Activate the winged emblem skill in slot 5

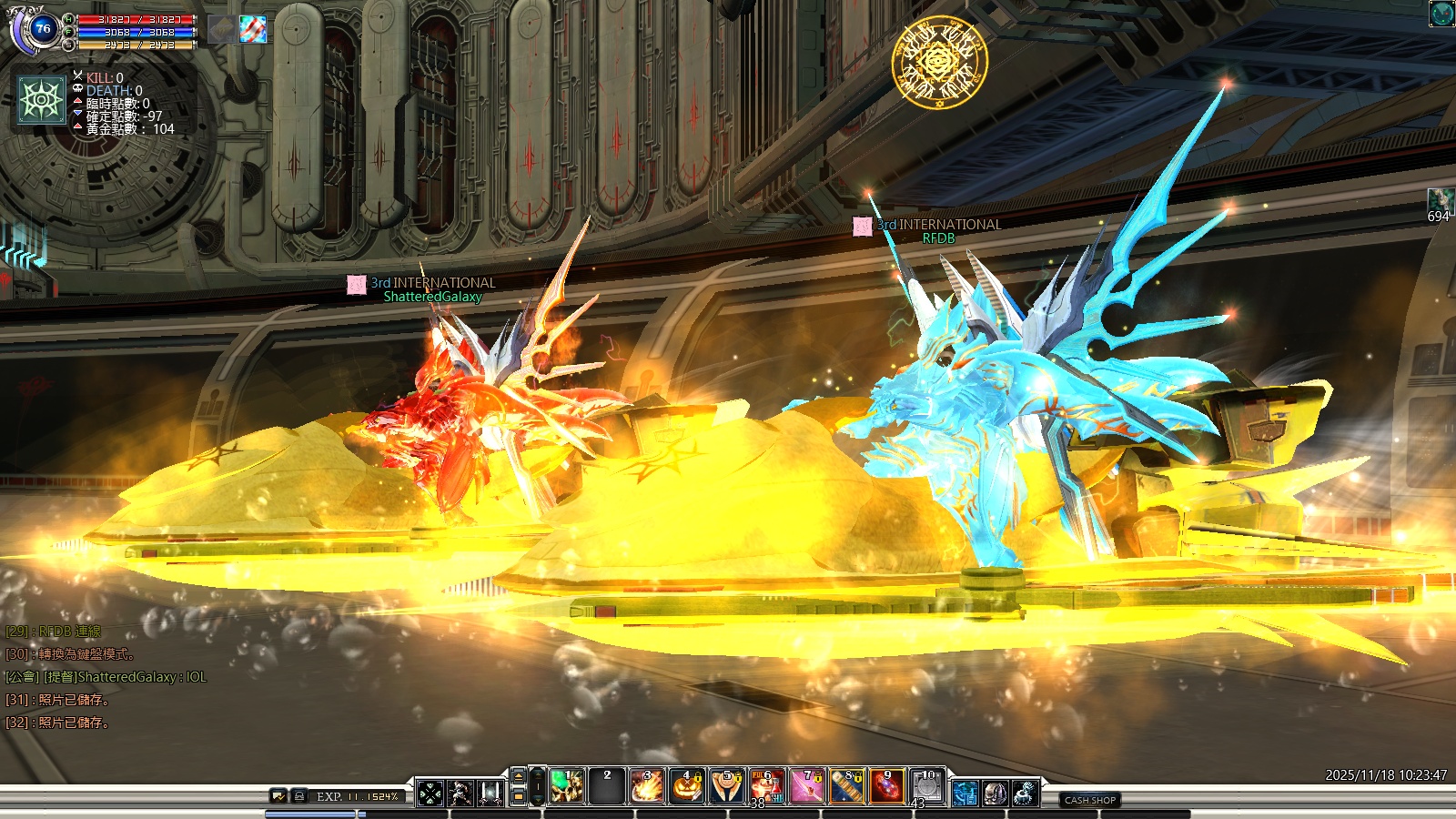[x=727, y=786]
